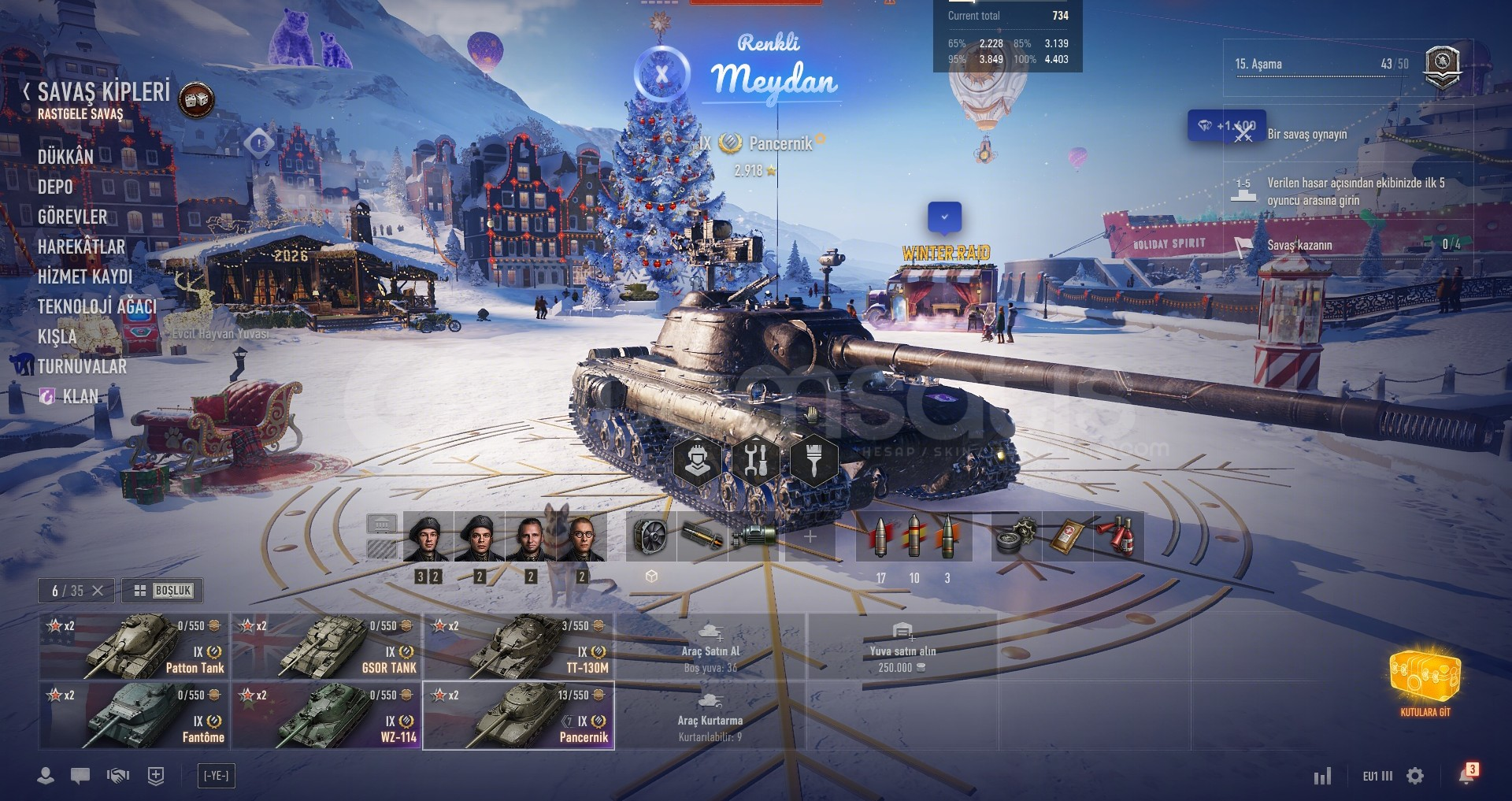Go to Görevler missions

[x=72, y=217]
